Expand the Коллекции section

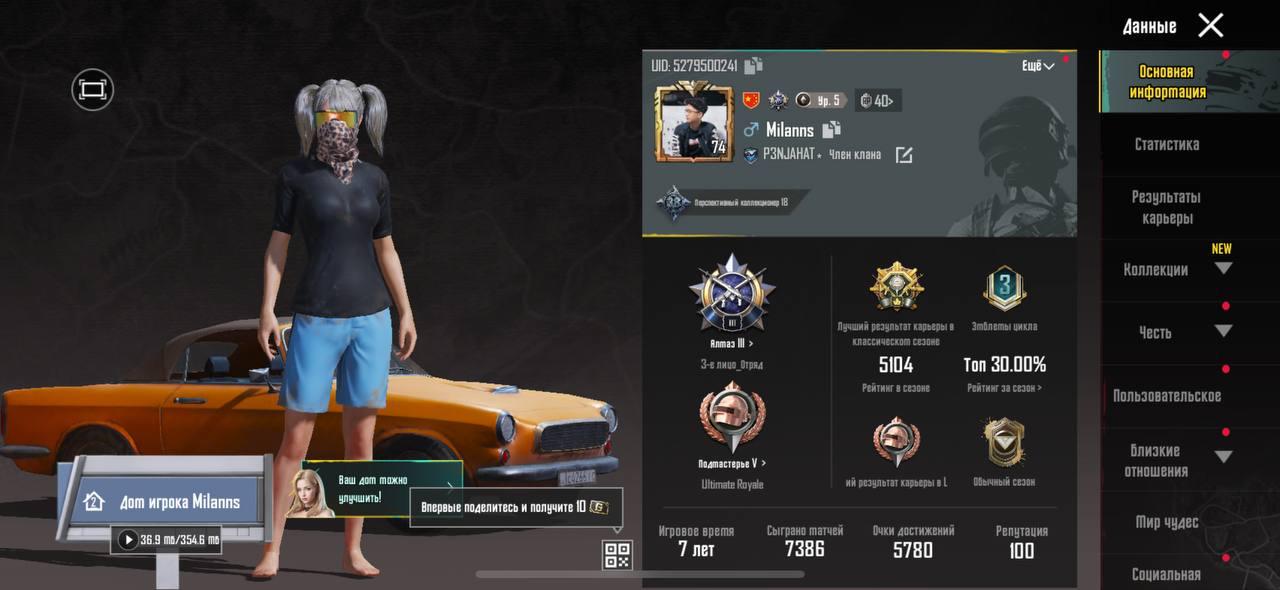(1222, 268)
